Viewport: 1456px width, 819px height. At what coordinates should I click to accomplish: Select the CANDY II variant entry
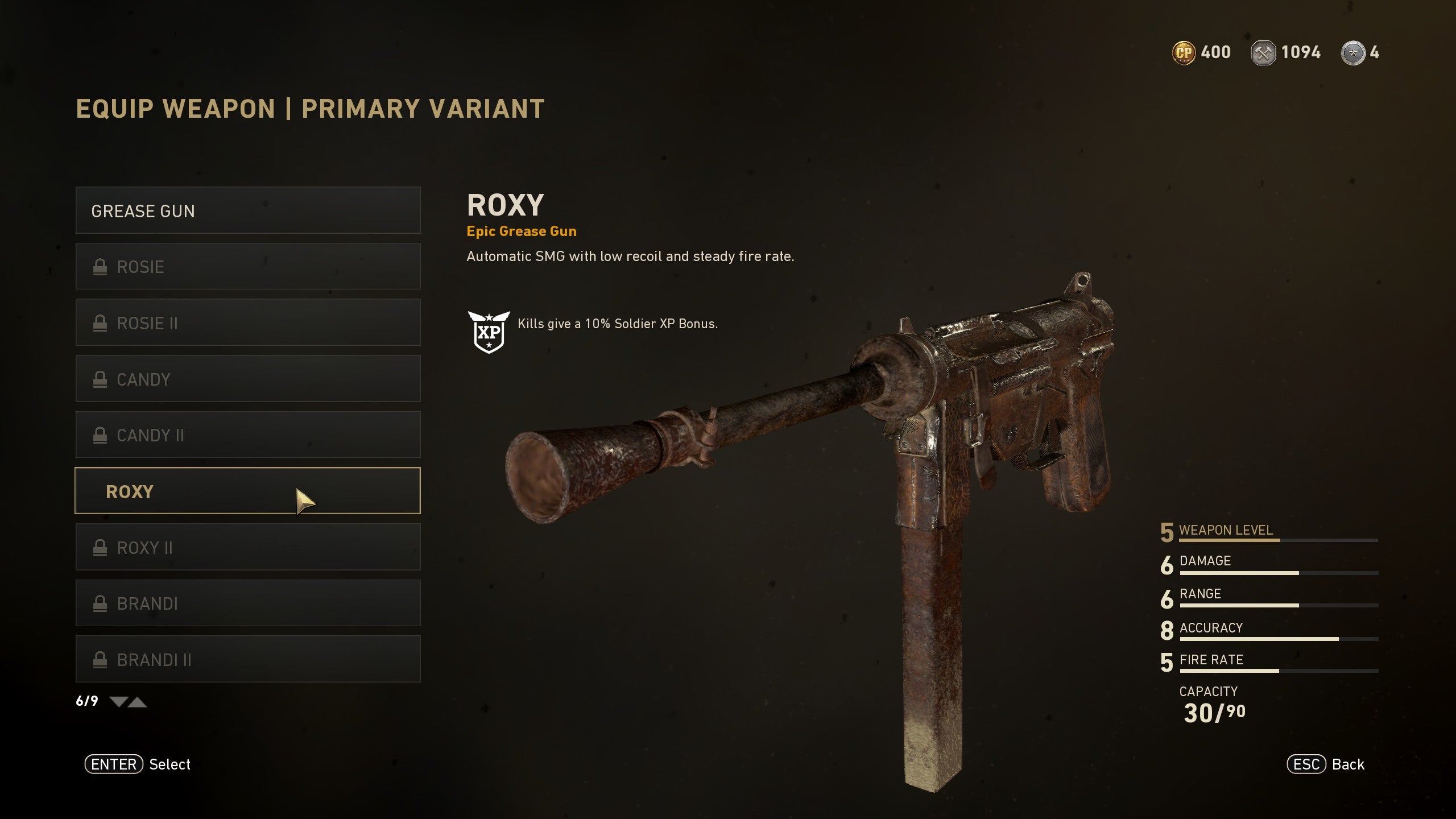coord(248,435)
